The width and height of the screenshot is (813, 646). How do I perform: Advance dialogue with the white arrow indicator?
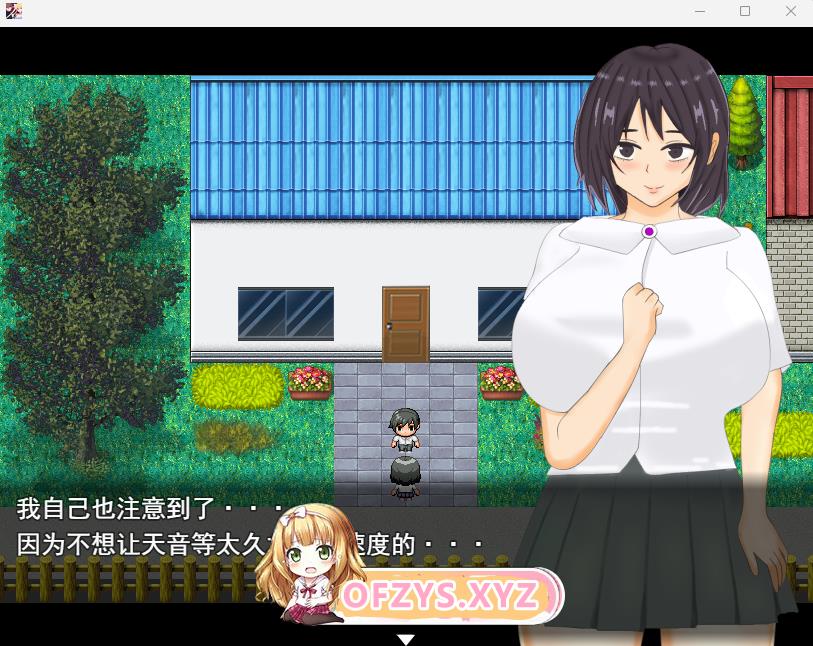405,638
